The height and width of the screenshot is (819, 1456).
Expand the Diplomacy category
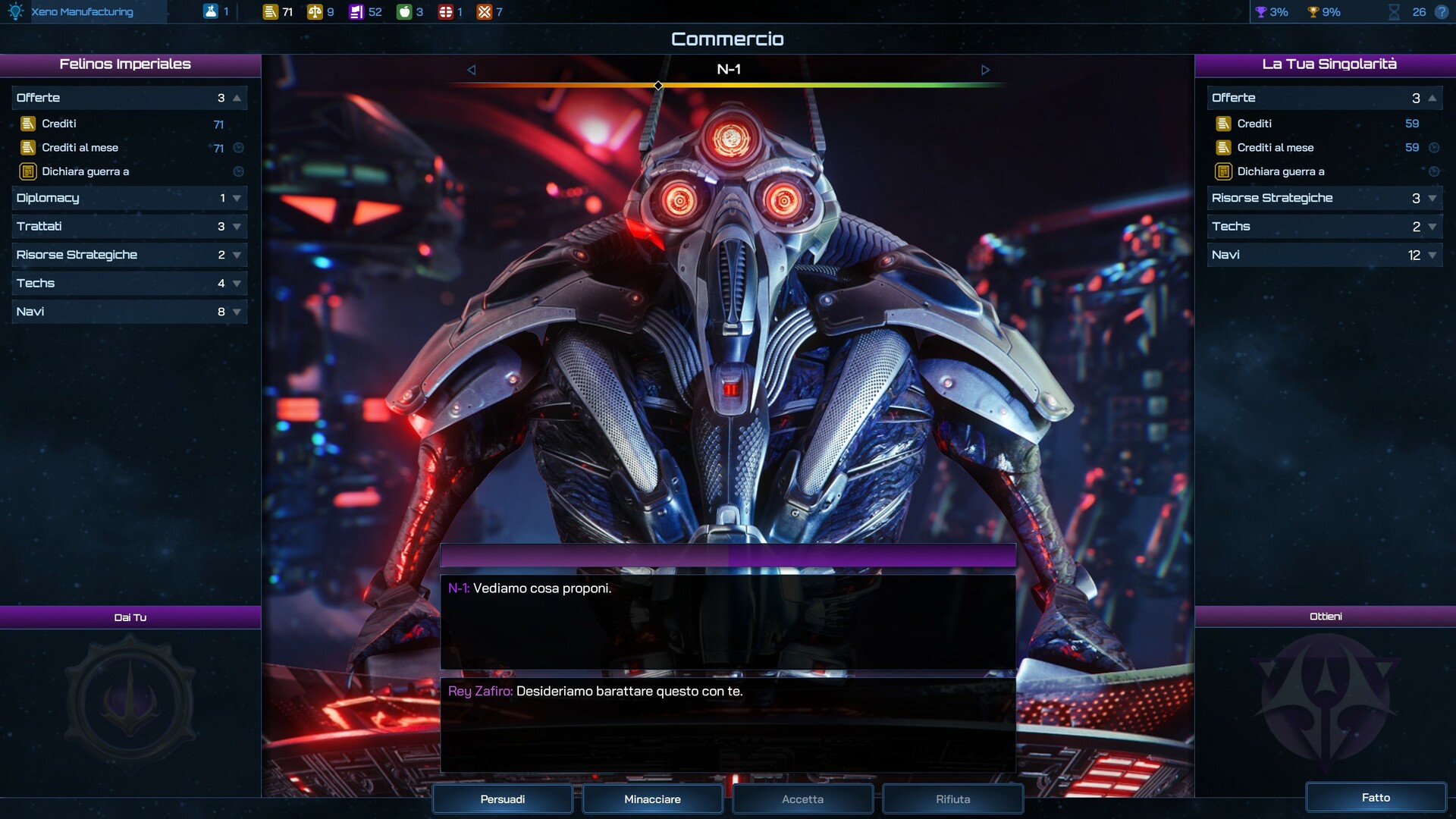click(x=129, y=198)
